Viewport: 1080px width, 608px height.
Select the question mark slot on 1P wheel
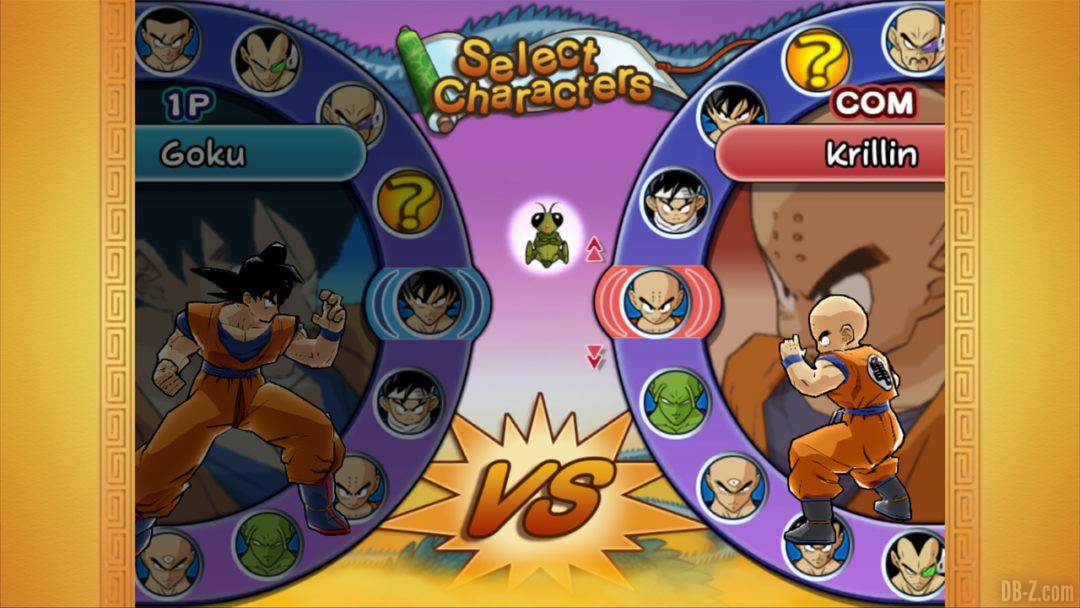(x=408, y=202)
